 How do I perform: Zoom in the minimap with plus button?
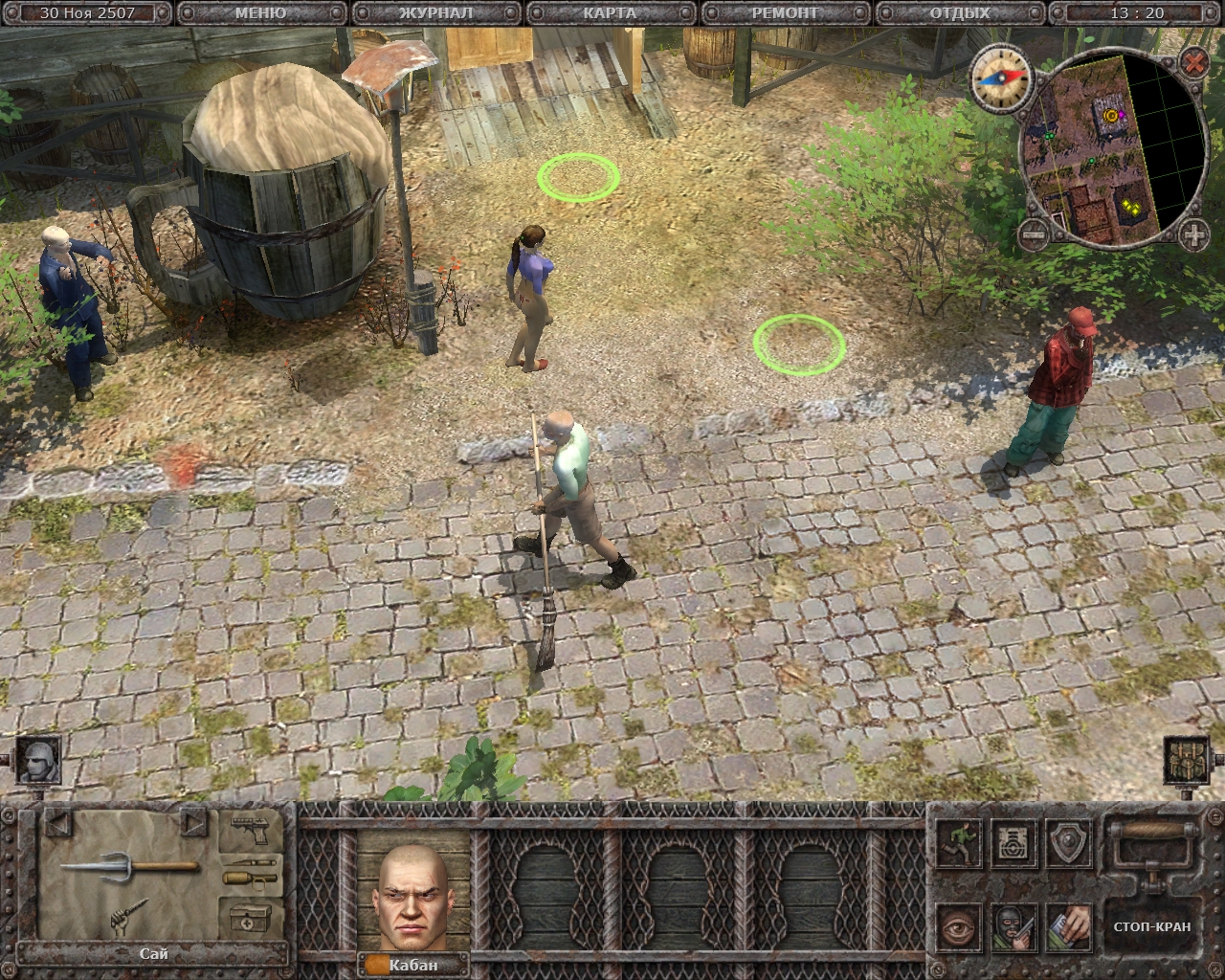coord(1193,233)
